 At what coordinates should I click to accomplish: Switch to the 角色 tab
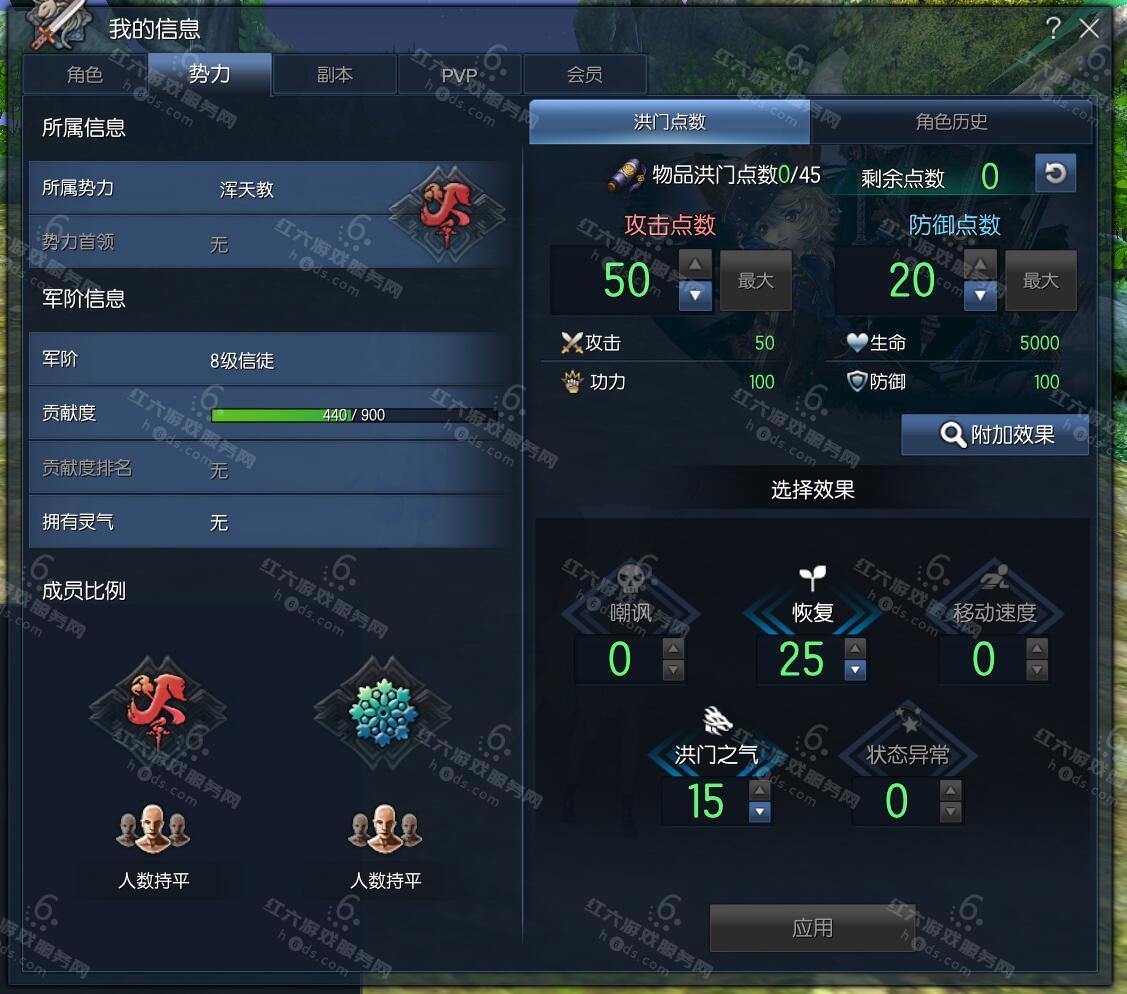(x=85, y=75)
